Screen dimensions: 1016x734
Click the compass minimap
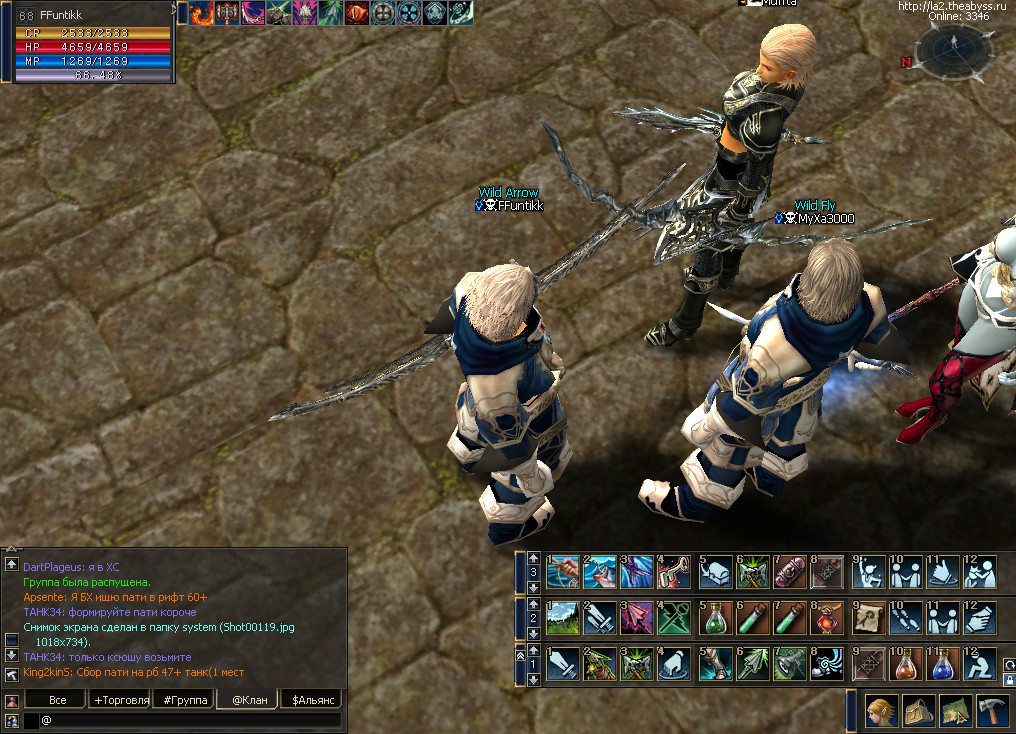pos(953,50)
